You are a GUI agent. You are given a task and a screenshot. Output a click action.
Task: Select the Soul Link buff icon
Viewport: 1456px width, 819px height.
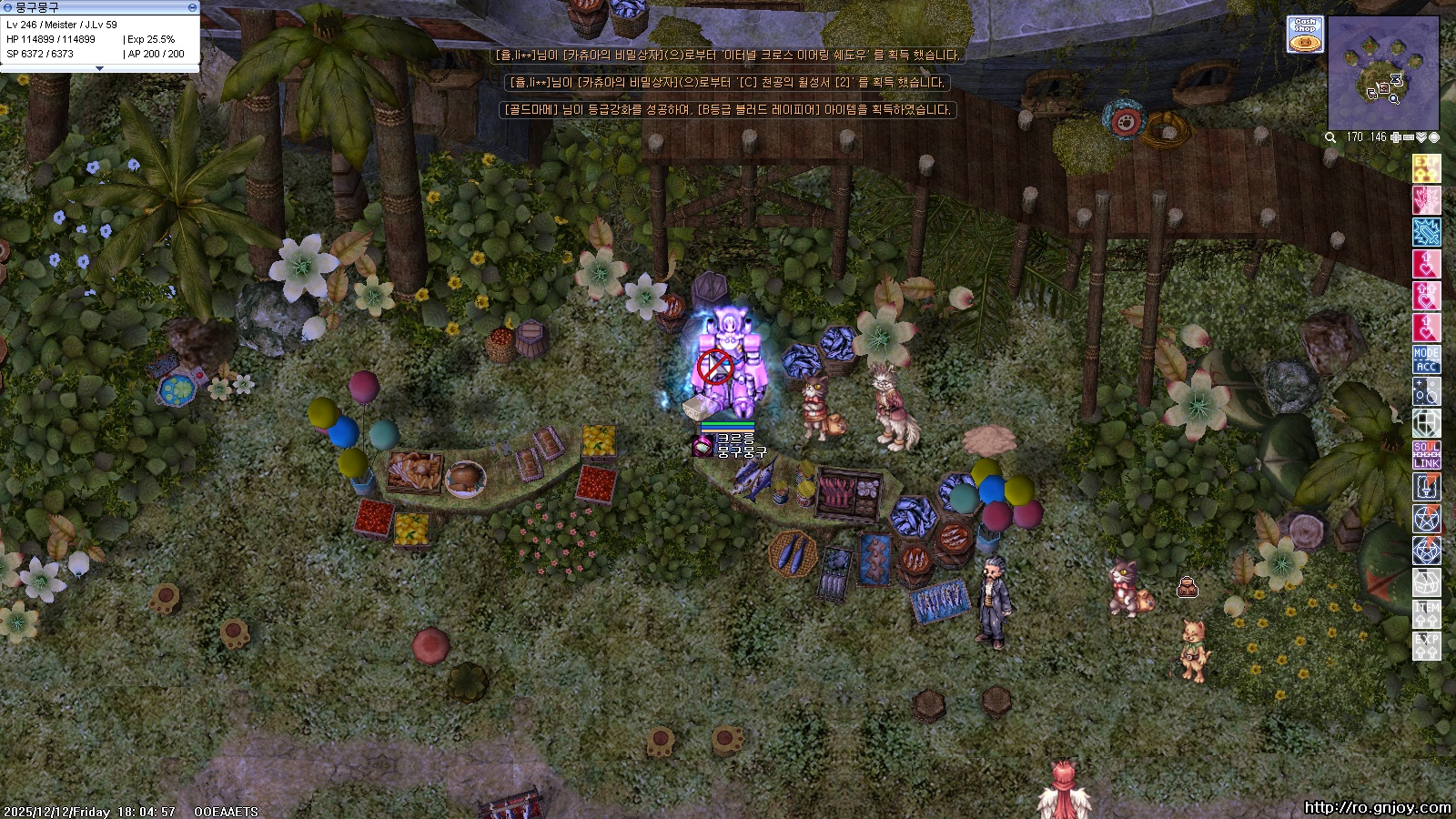[1426, 455]
